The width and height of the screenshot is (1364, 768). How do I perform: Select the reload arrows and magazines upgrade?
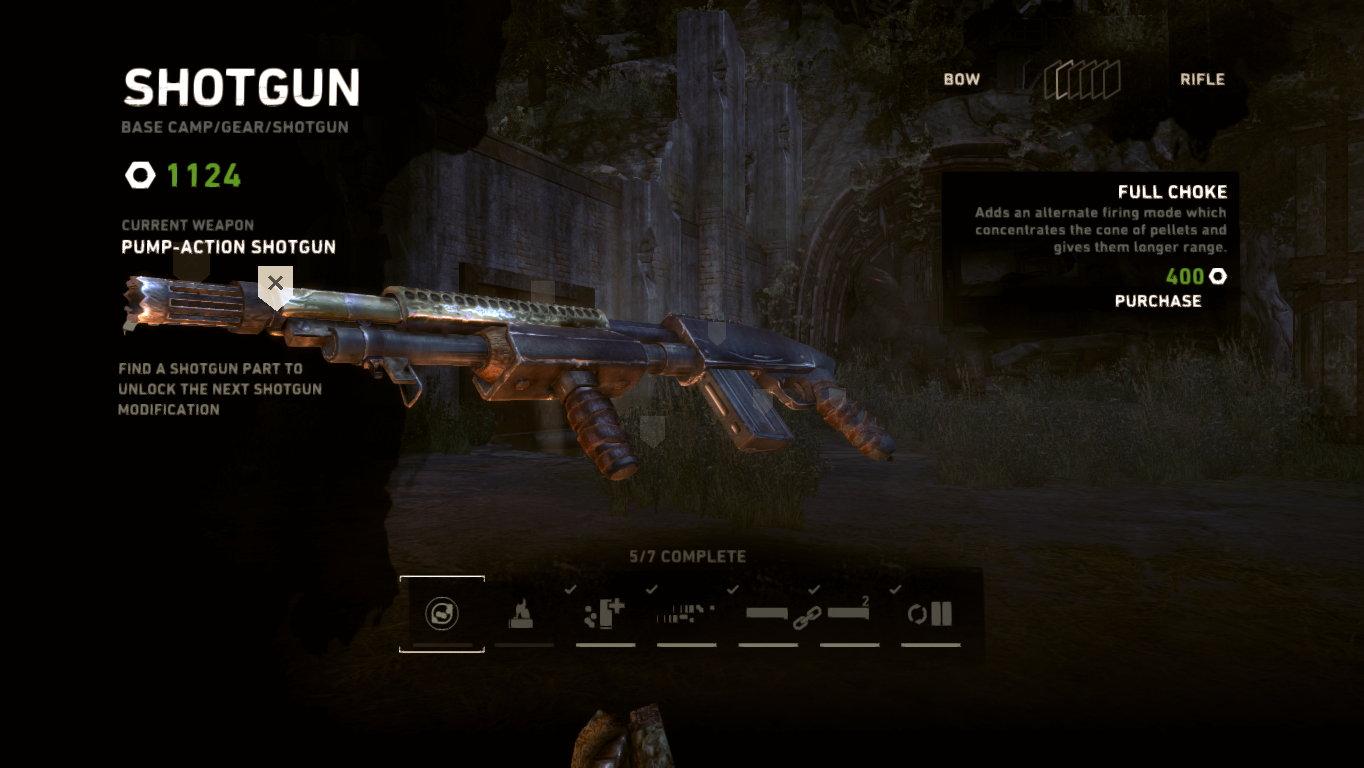(930, 614)
